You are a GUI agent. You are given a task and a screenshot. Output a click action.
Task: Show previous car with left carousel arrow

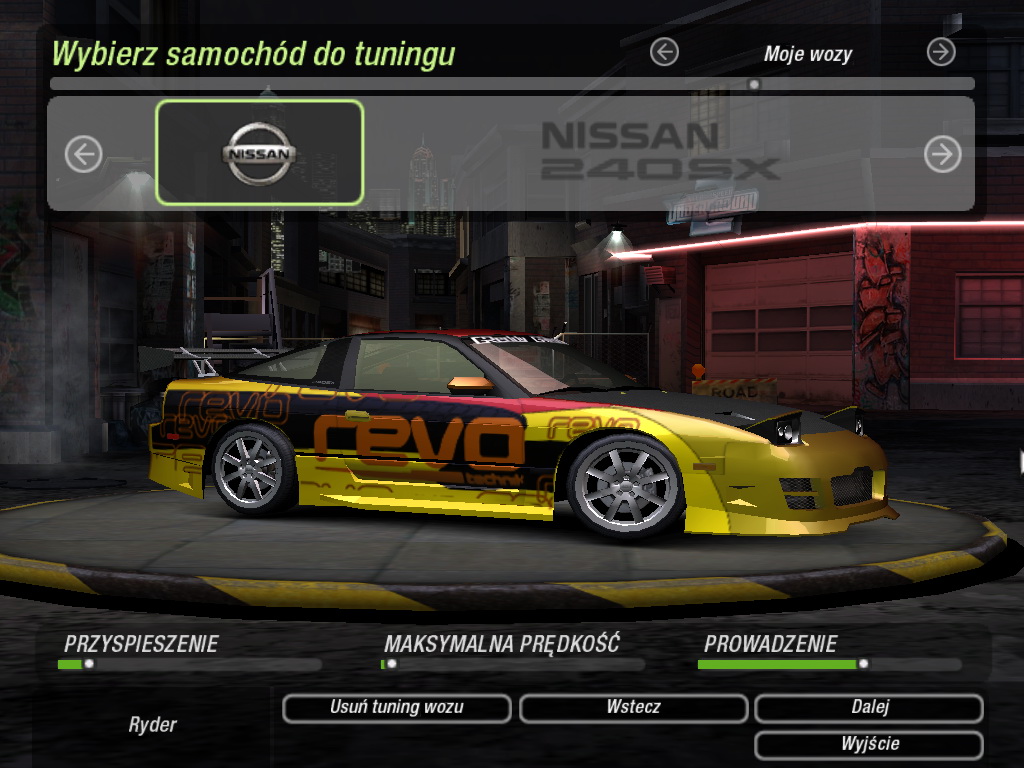(84, 154)
